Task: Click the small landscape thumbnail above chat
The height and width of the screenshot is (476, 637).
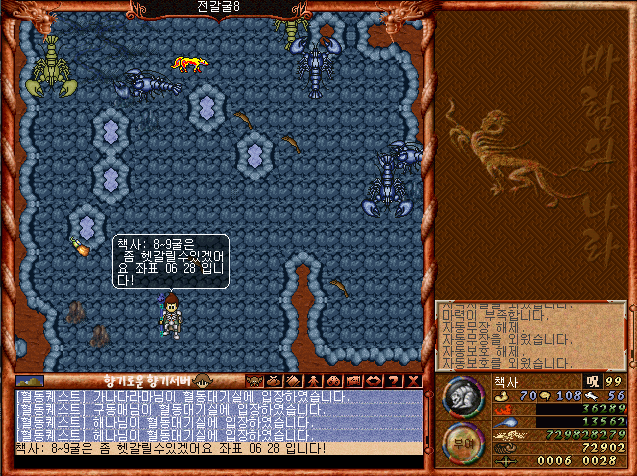Action: pos(29,380)
